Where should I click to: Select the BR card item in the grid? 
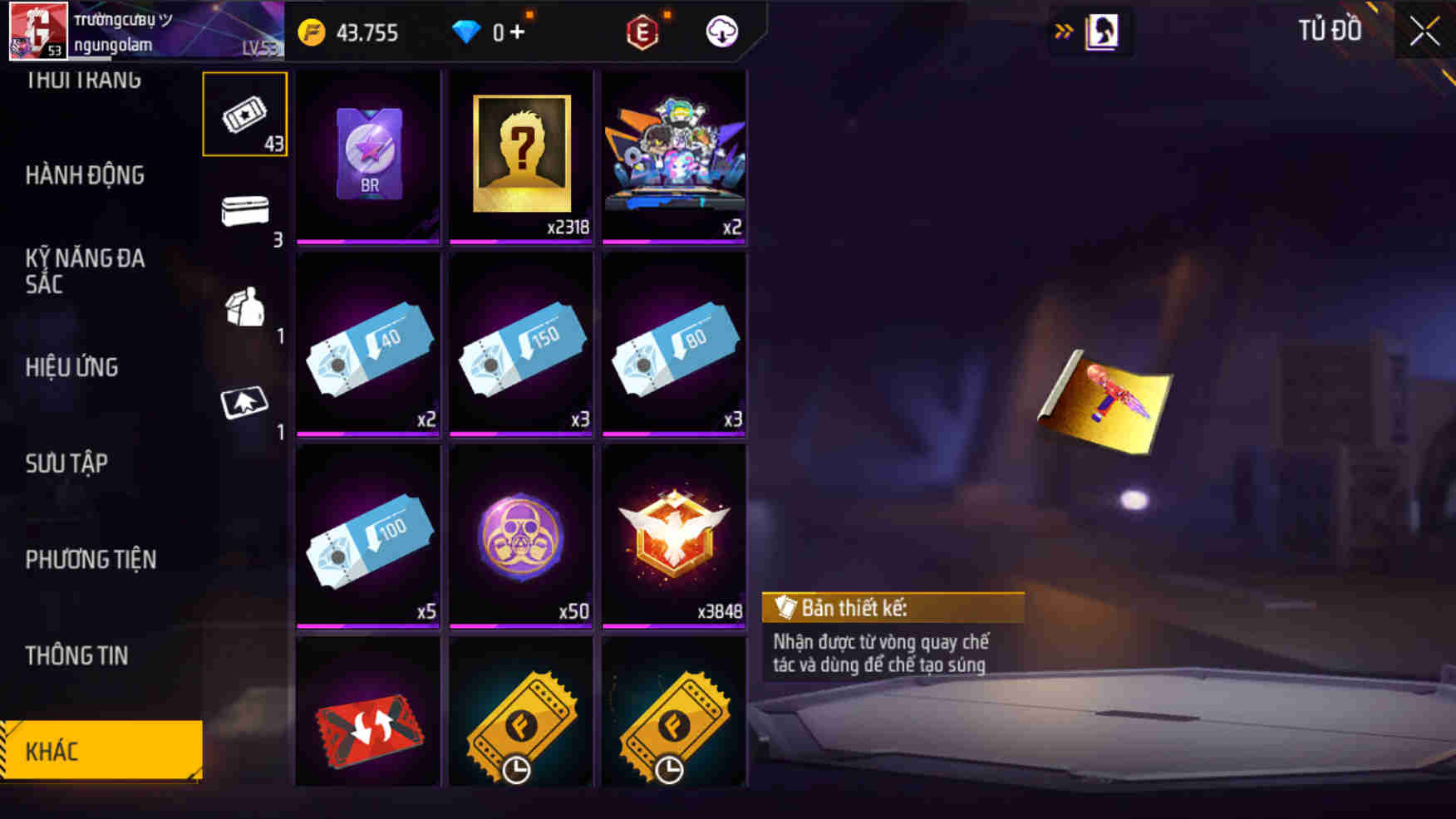368,154
